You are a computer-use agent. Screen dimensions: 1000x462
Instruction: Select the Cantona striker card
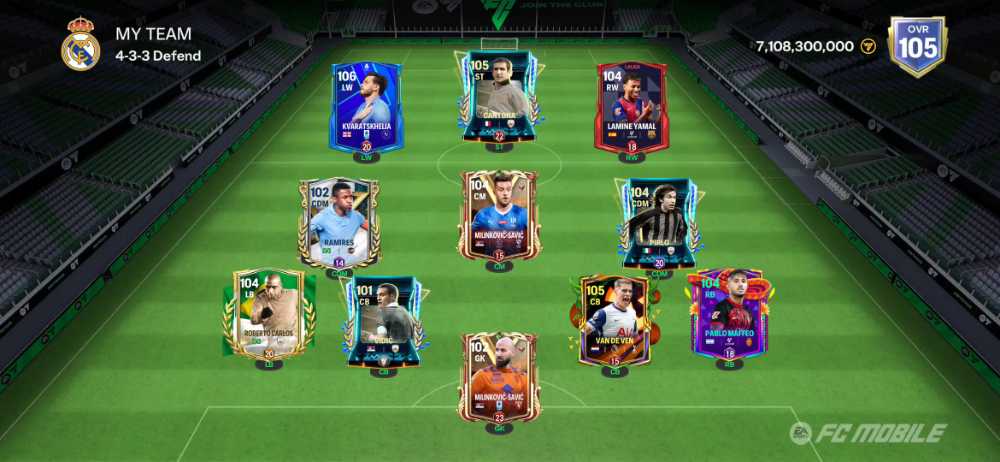click(x=499, y=95)
